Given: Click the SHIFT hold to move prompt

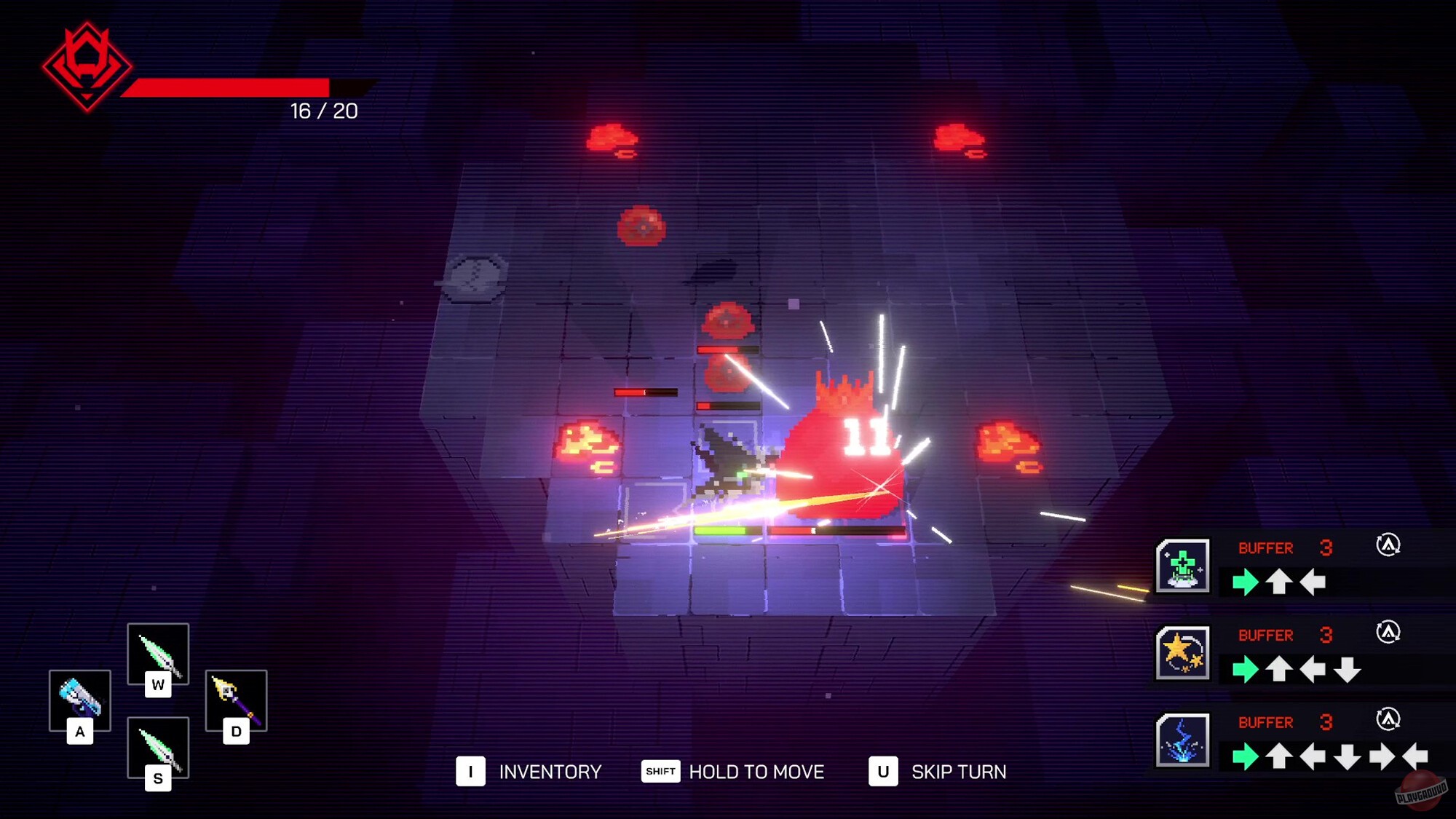Looking at the screenshot, I should coord(660,772).
